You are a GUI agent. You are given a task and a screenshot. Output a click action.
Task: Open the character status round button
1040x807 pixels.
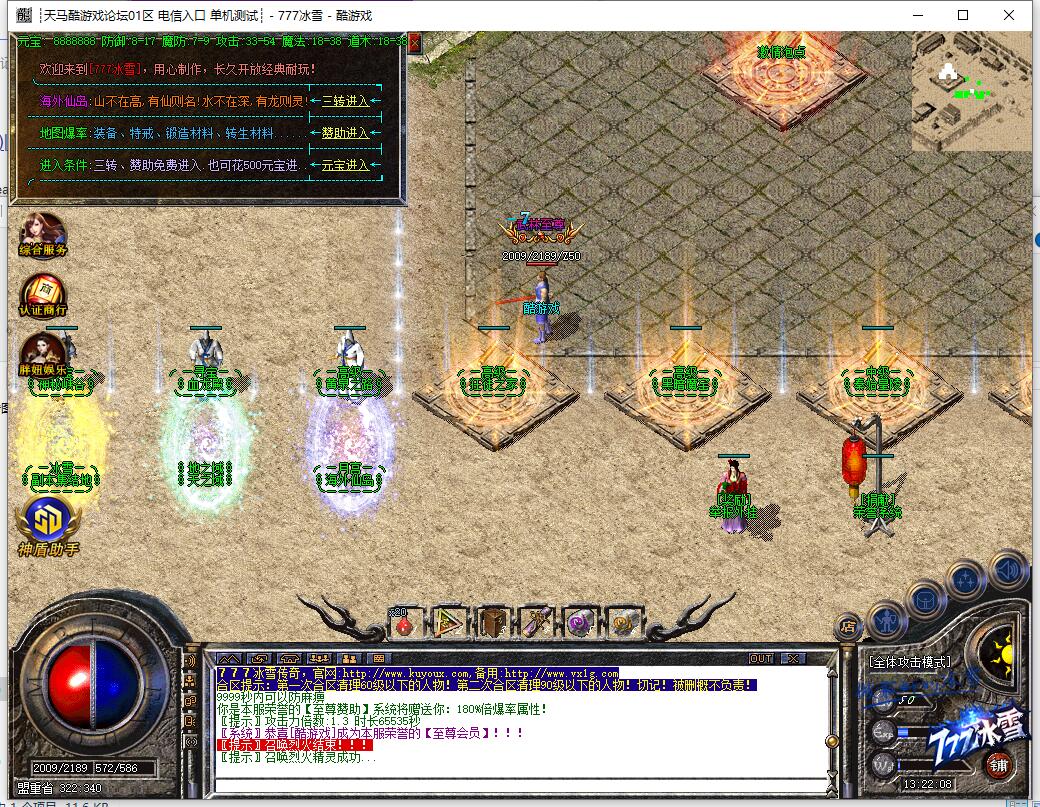(x=887, y=620)
